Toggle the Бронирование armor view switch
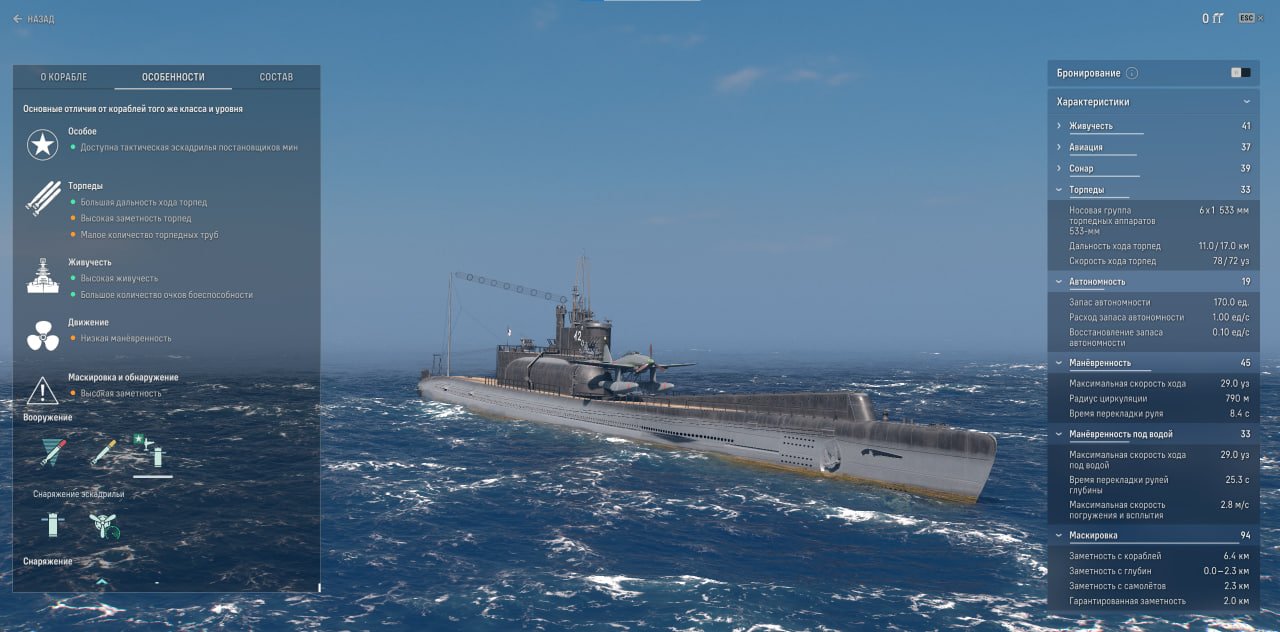 pyautogui.click(x=1240, y=73)
